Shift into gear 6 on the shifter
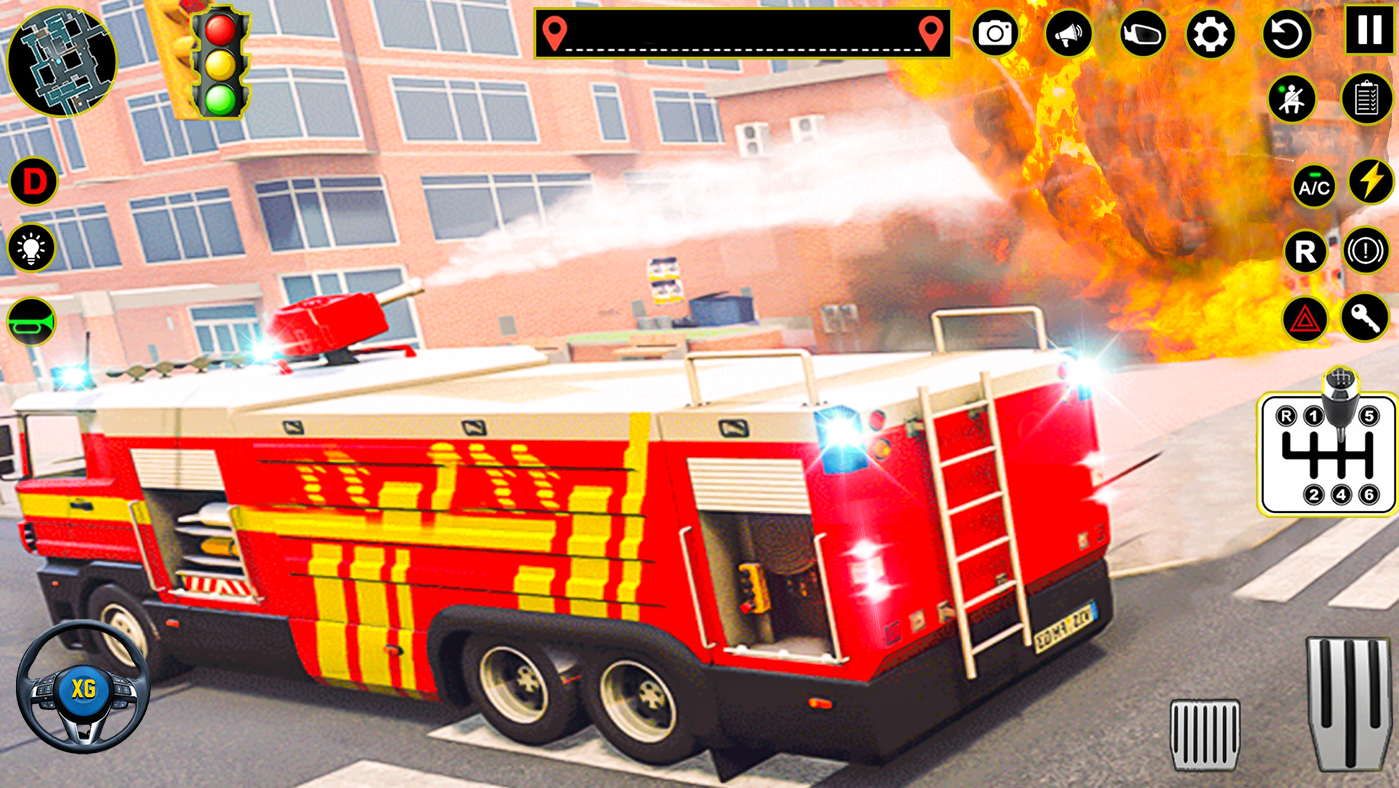The image size is (1399, 788). point(1369,492)
